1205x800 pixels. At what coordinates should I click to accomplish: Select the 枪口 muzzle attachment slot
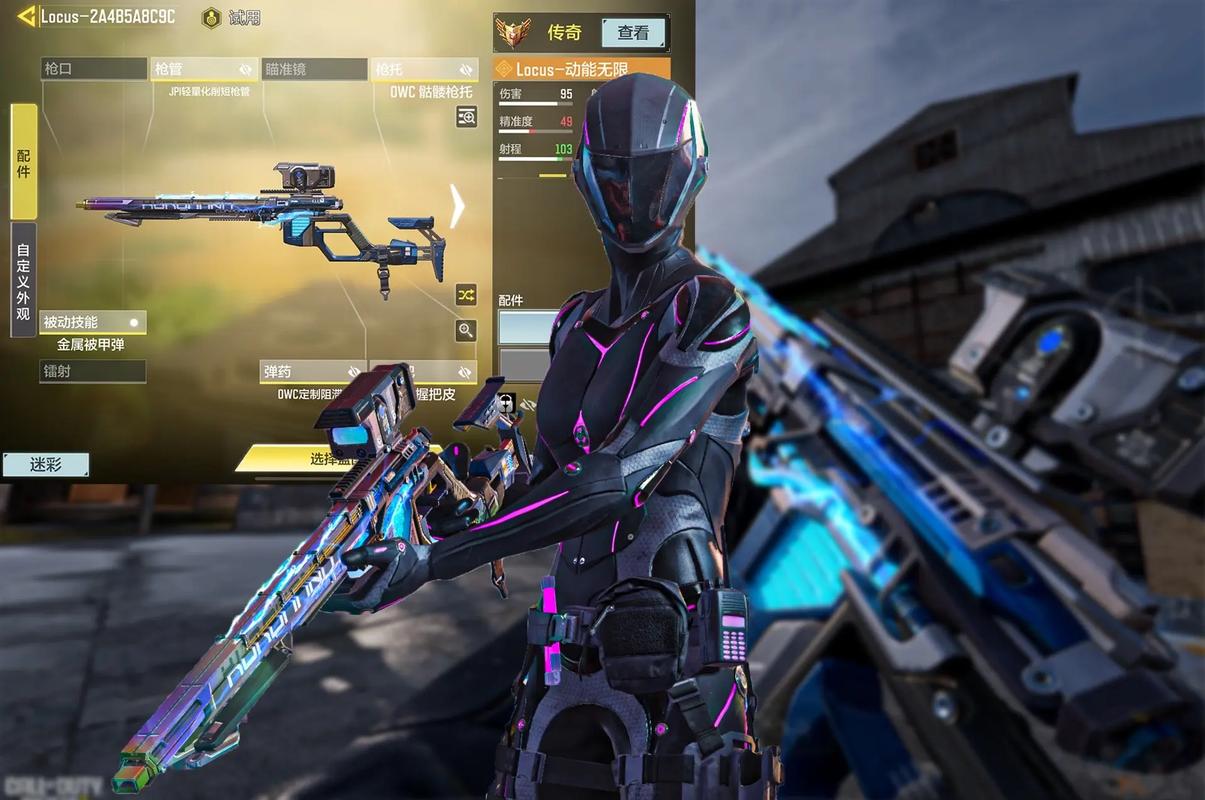pyautogui.click(x=94, y=69)
